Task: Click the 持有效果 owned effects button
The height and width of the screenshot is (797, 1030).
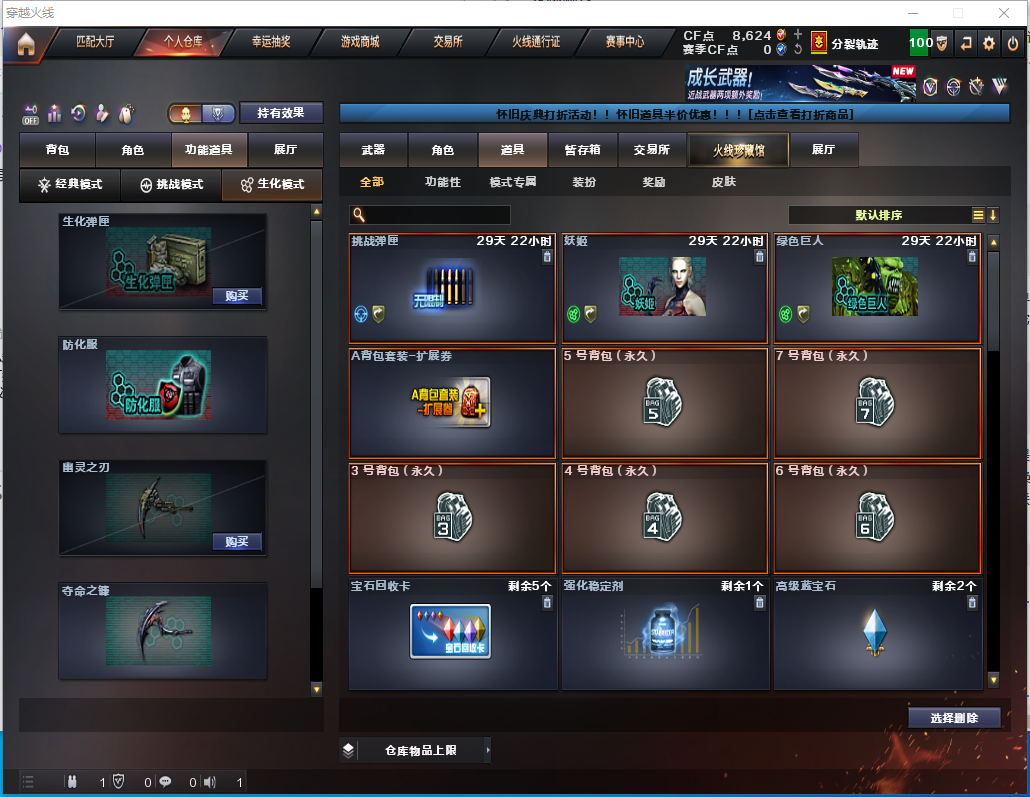Action: [281, 114]
